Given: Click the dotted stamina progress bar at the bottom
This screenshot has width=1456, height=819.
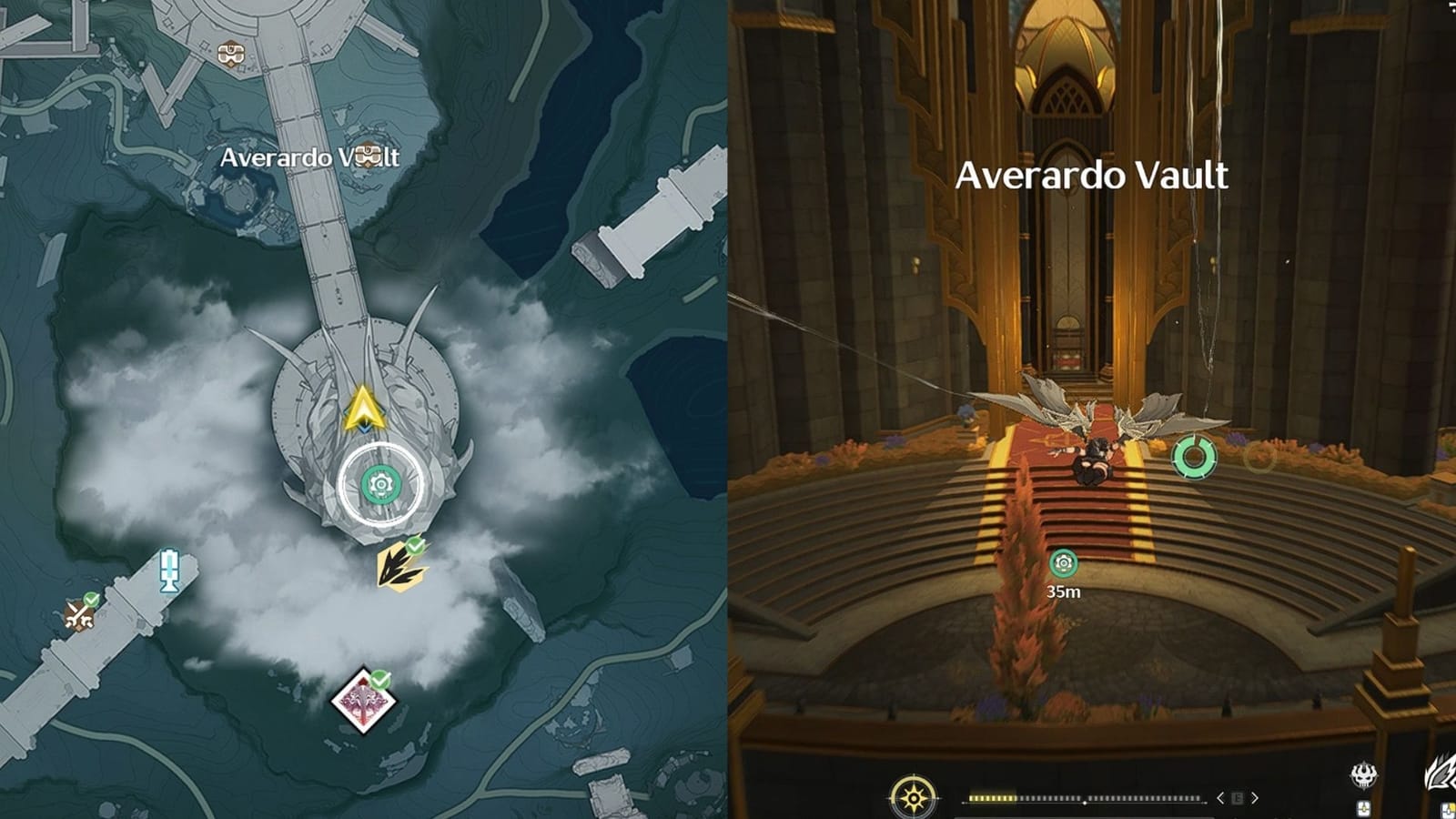Looking at the screenshot, I should coord(1083,798).
